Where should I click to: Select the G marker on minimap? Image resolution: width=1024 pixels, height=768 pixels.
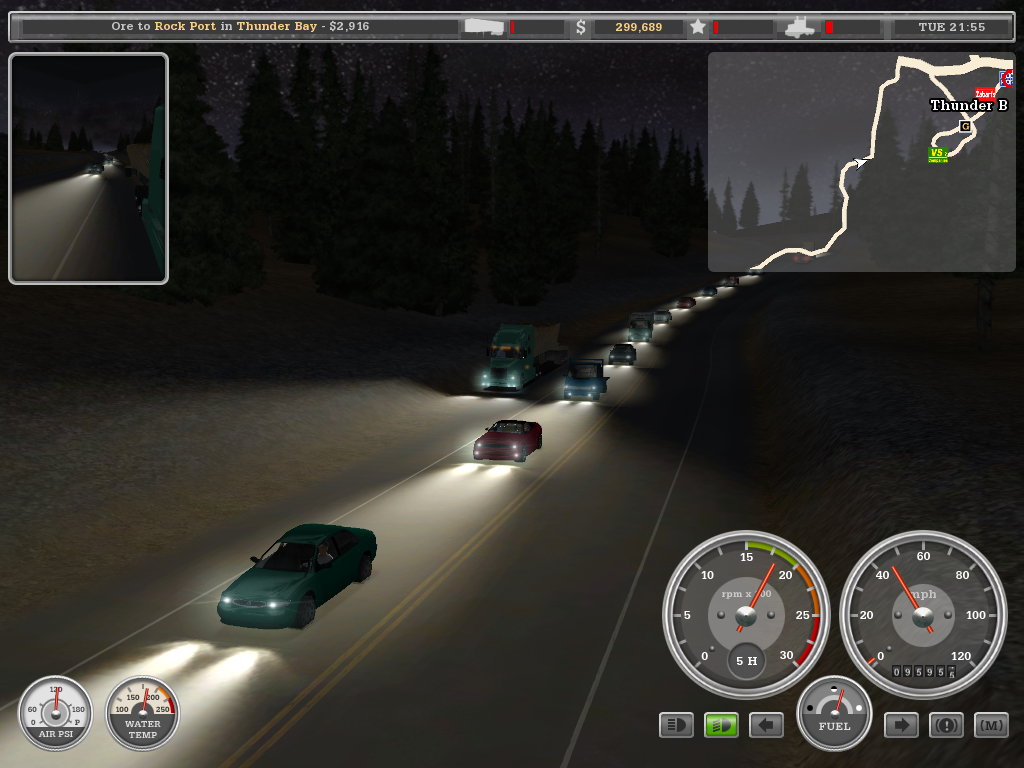[x=965, y=126]
